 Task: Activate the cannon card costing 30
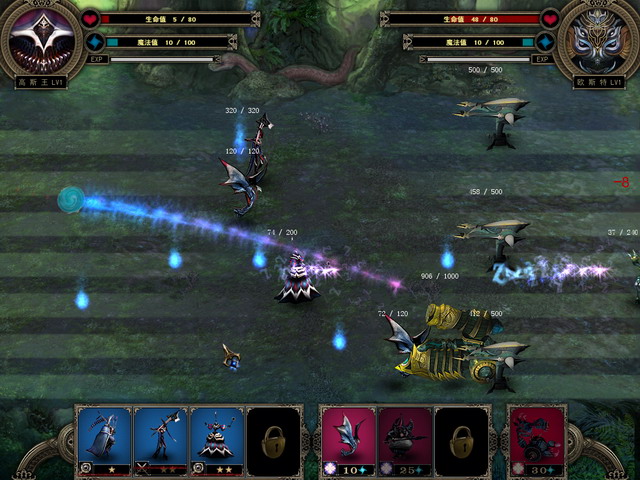point(536,438)
